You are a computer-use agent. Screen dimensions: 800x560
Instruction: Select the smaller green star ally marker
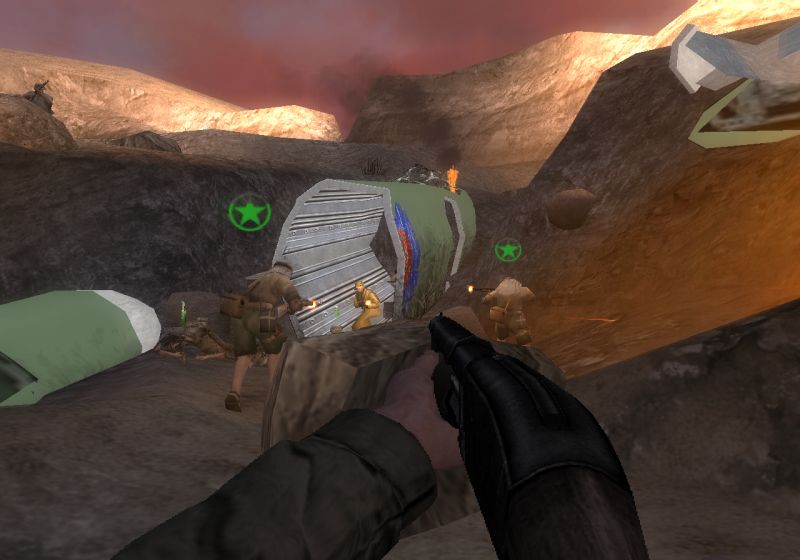pos(508,250)
